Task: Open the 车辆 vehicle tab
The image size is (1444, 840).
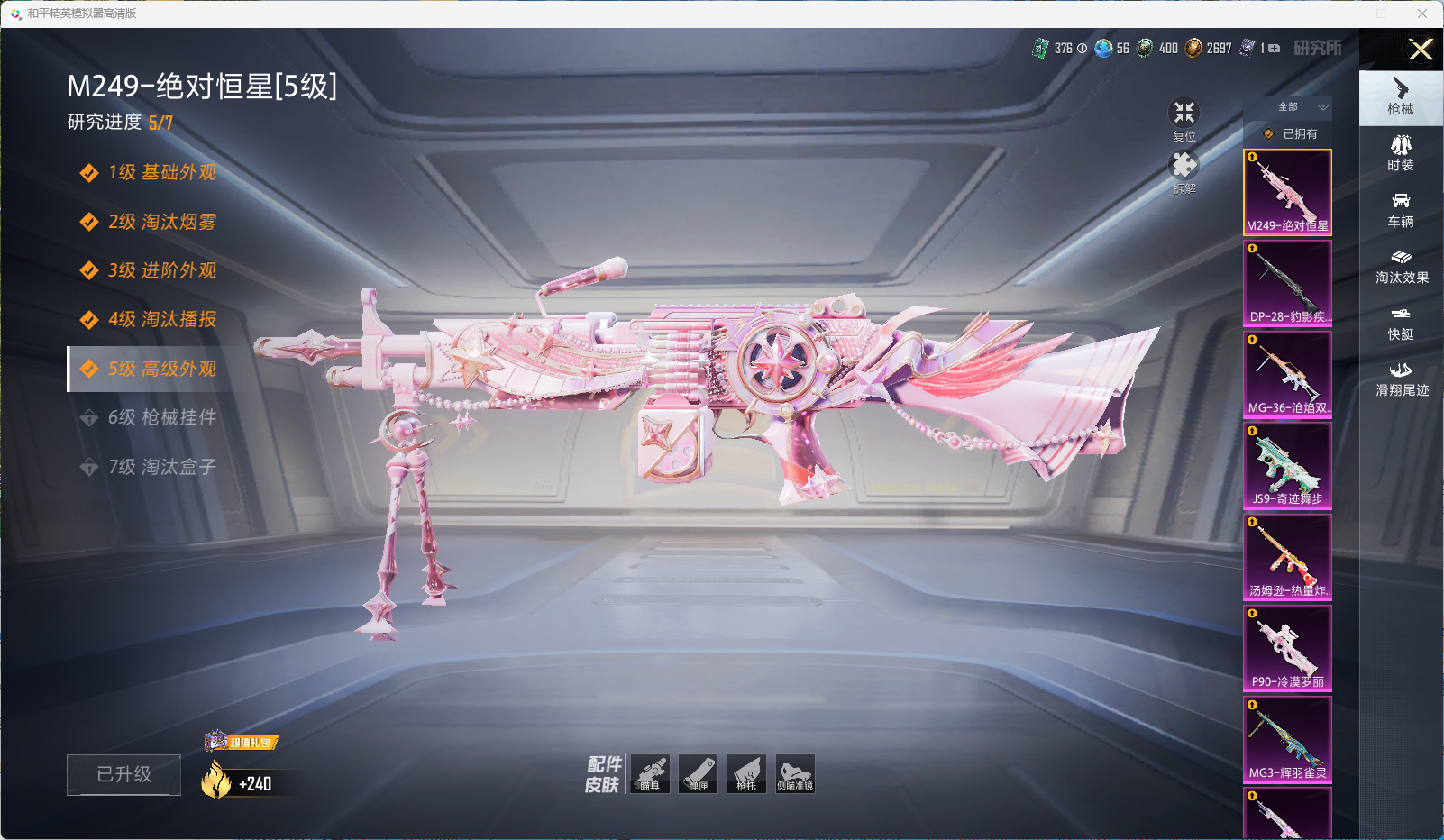Action: click(1401, 210)
